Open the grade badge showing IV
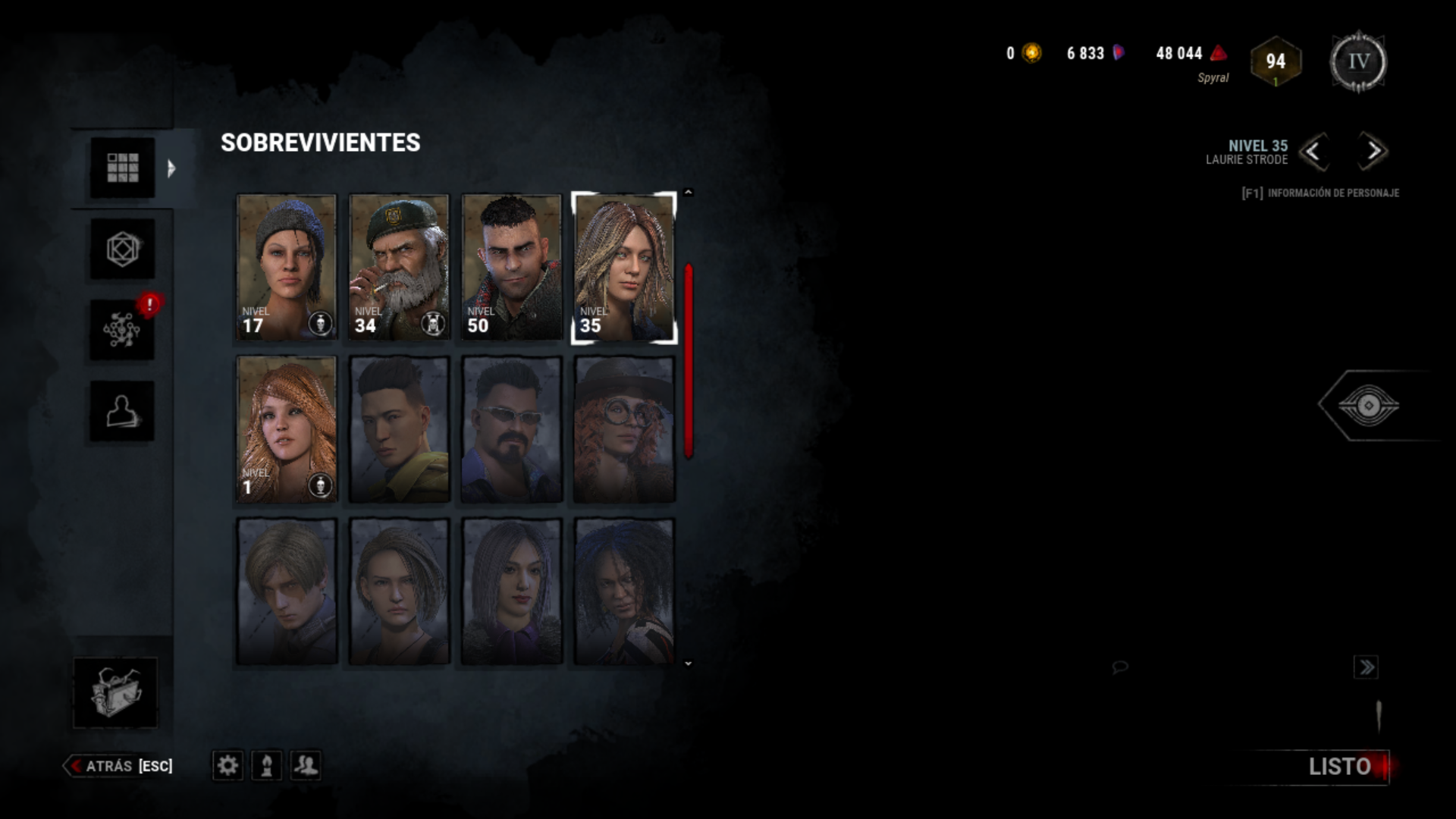The height and width of the screenshot is (819, 1456). 1357,61
